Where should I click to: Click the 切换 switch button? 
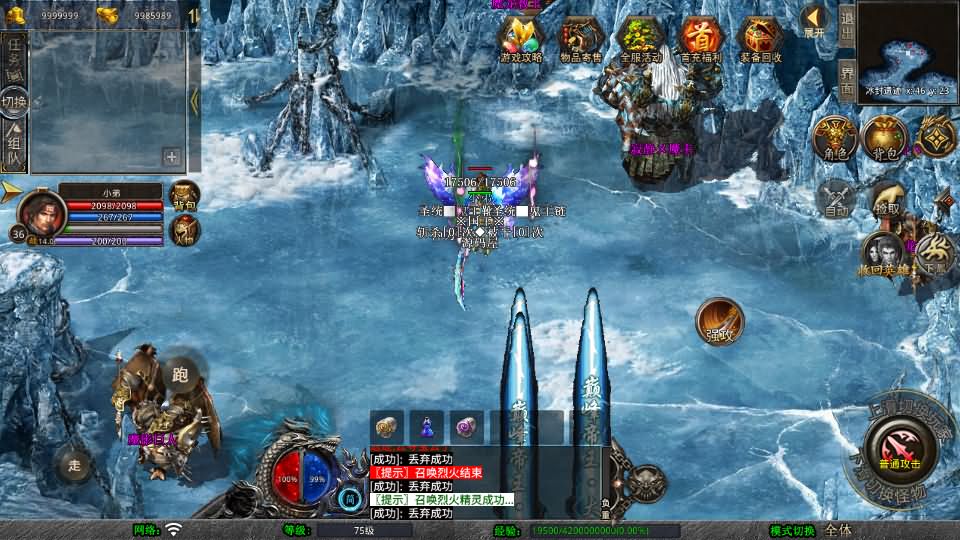(14, 102)
